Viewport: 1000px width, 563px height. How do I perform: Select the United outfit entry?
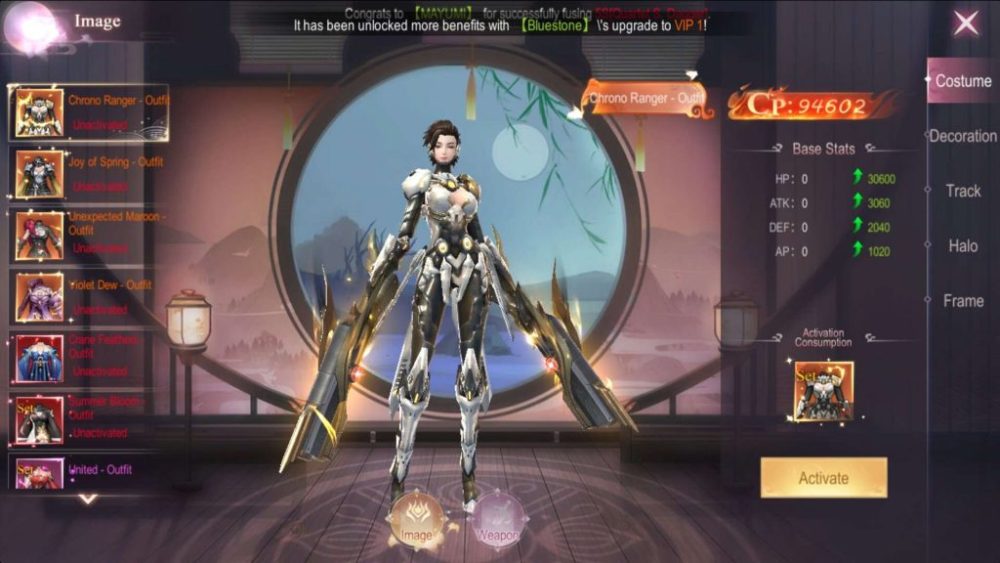point(88,471)
